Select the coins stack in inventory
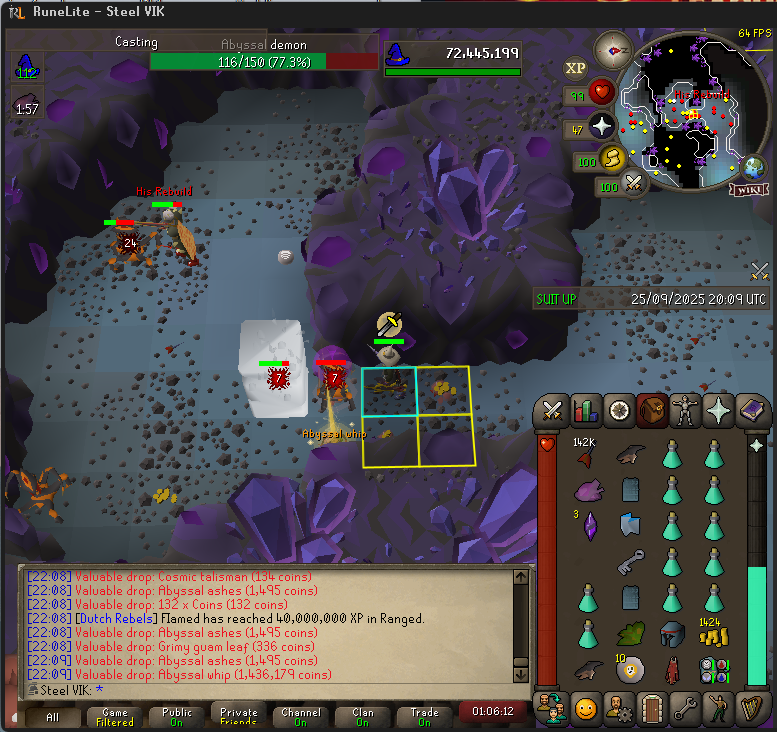The width and height of the screenshot is (777, 732). coord(712,635)
